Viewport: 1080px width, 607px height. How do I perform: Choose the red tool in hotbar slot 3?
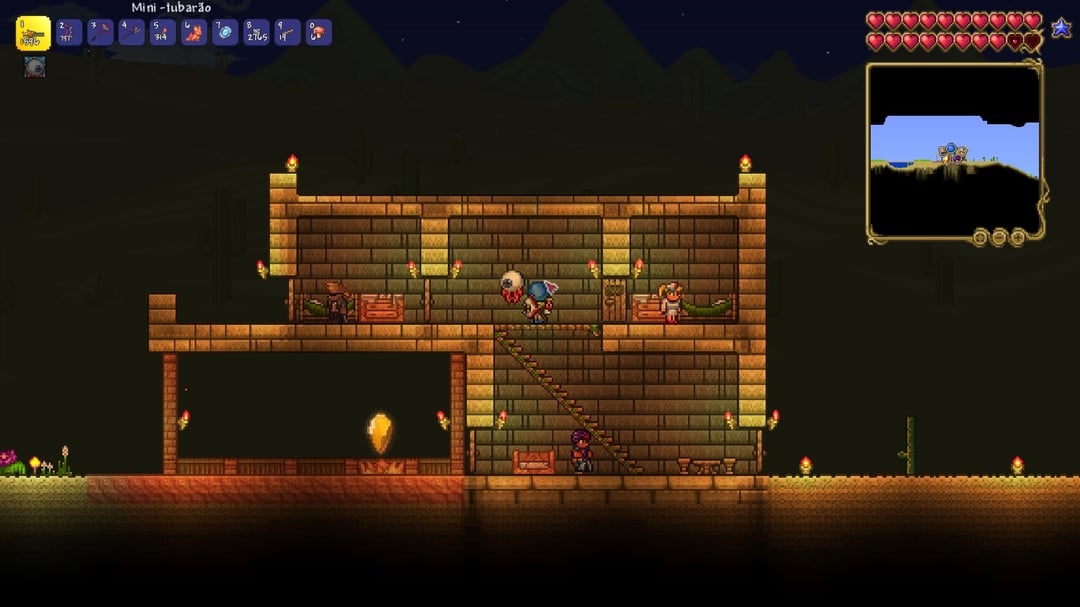click(x=100, y=33)
